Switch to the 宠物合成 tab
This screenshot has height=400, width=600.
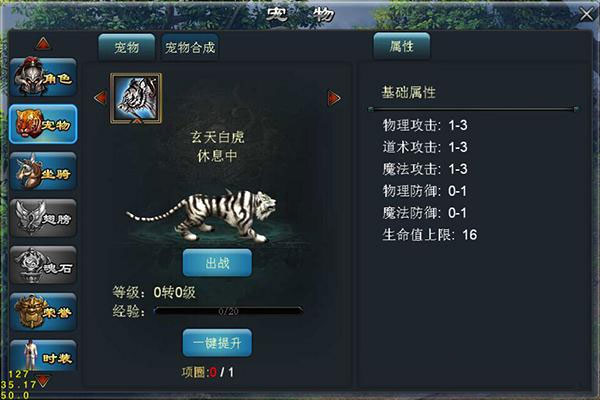pyautogui.click(x=190, y=47)
